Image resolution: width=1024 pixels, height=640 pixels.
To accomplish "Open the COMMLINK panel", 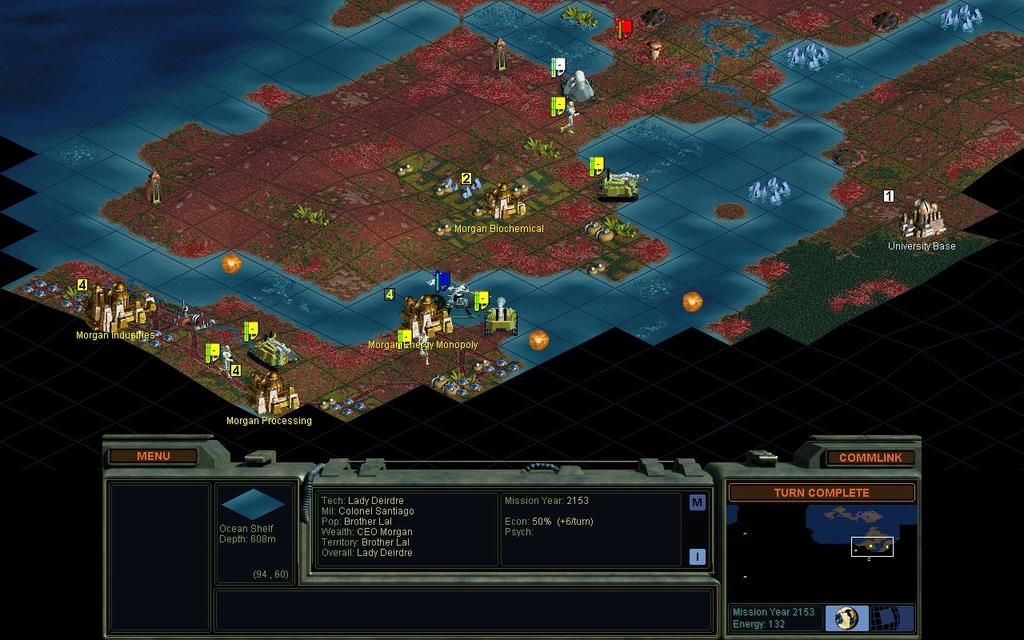I will (x=870, y=457).
